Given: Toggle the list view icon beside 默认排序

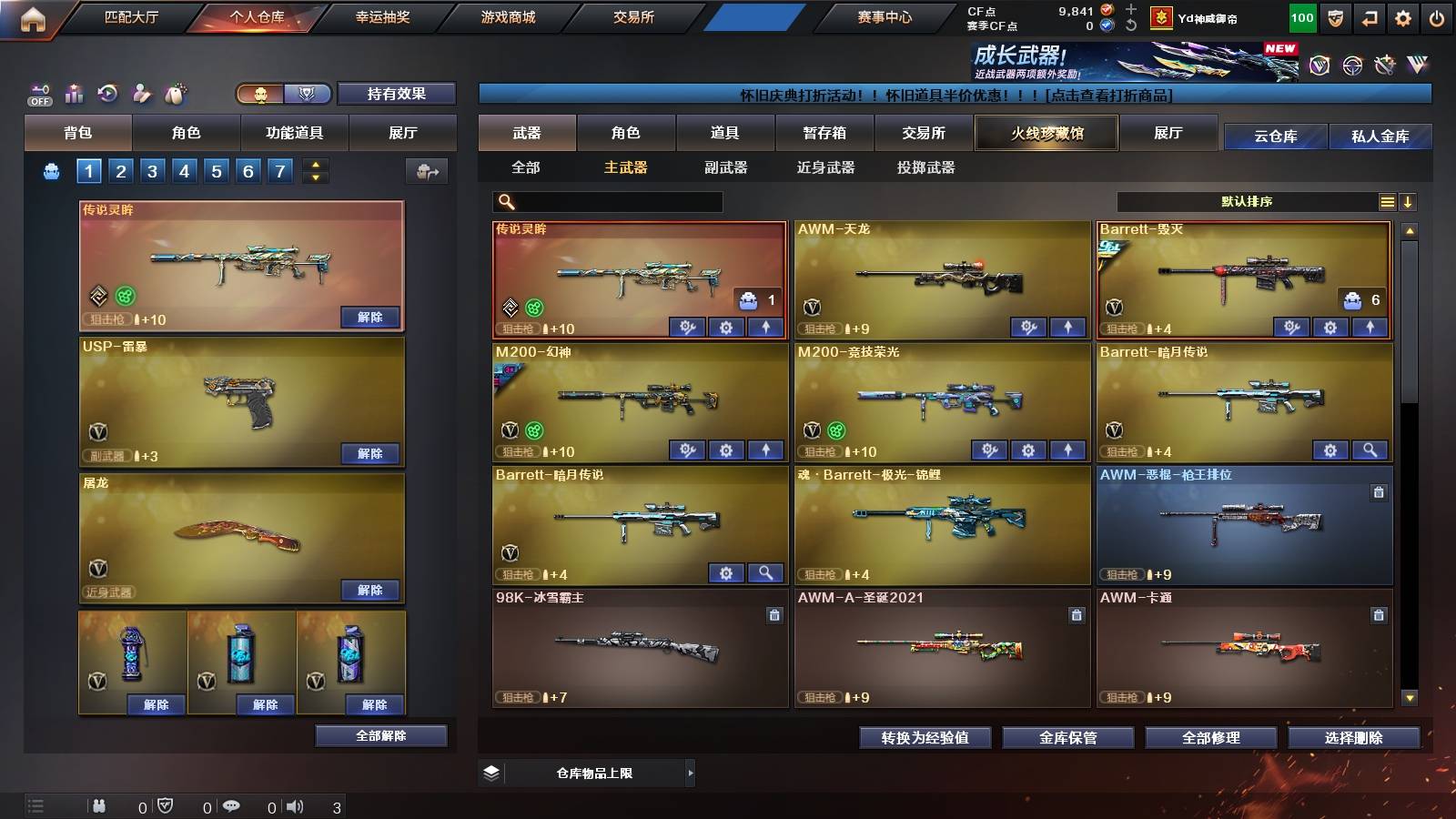Looking at the screenshot, I should [1387, 202].
